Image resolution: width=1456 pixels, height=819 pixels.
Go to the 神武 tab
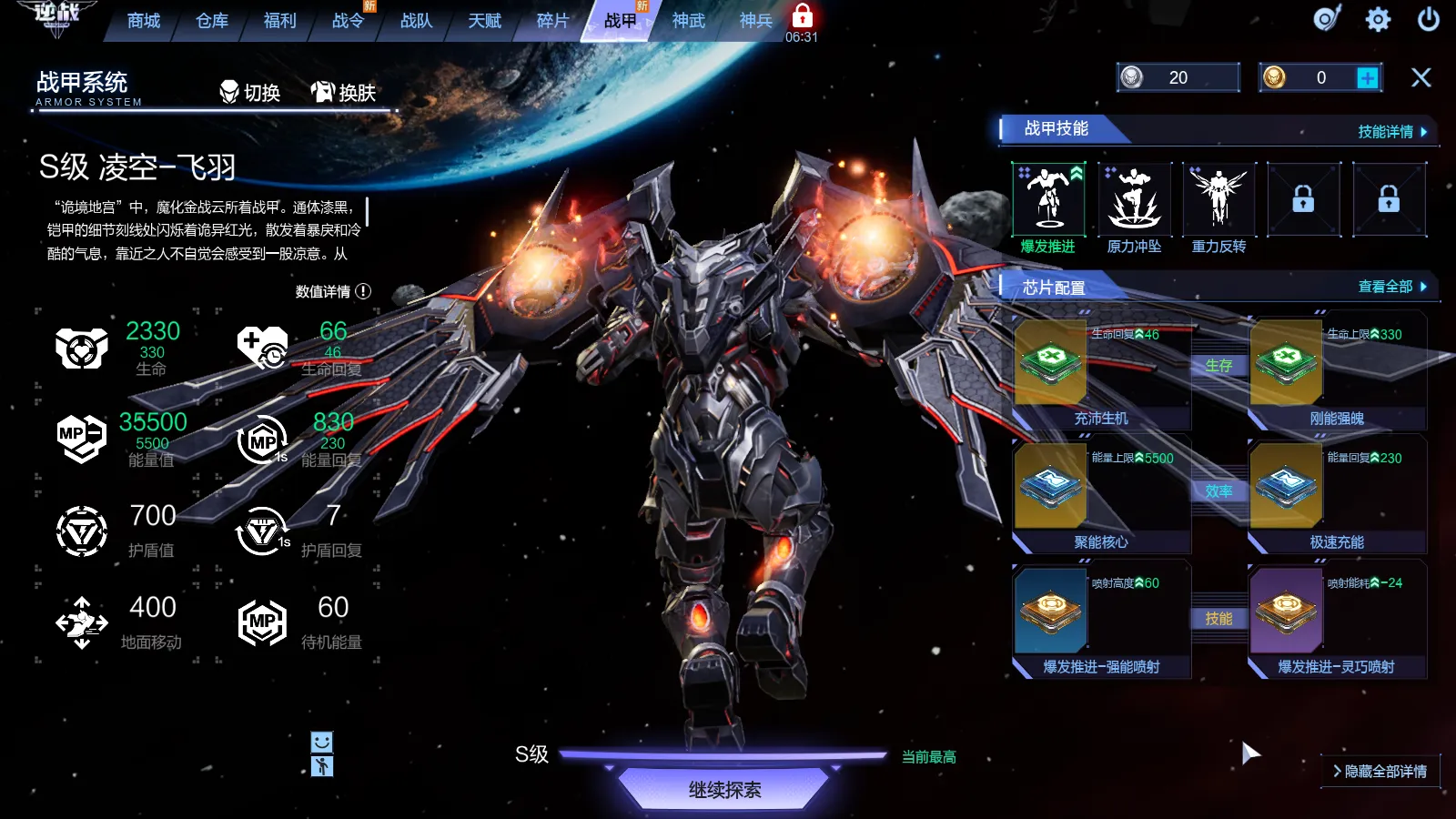(x=688, y=21)
